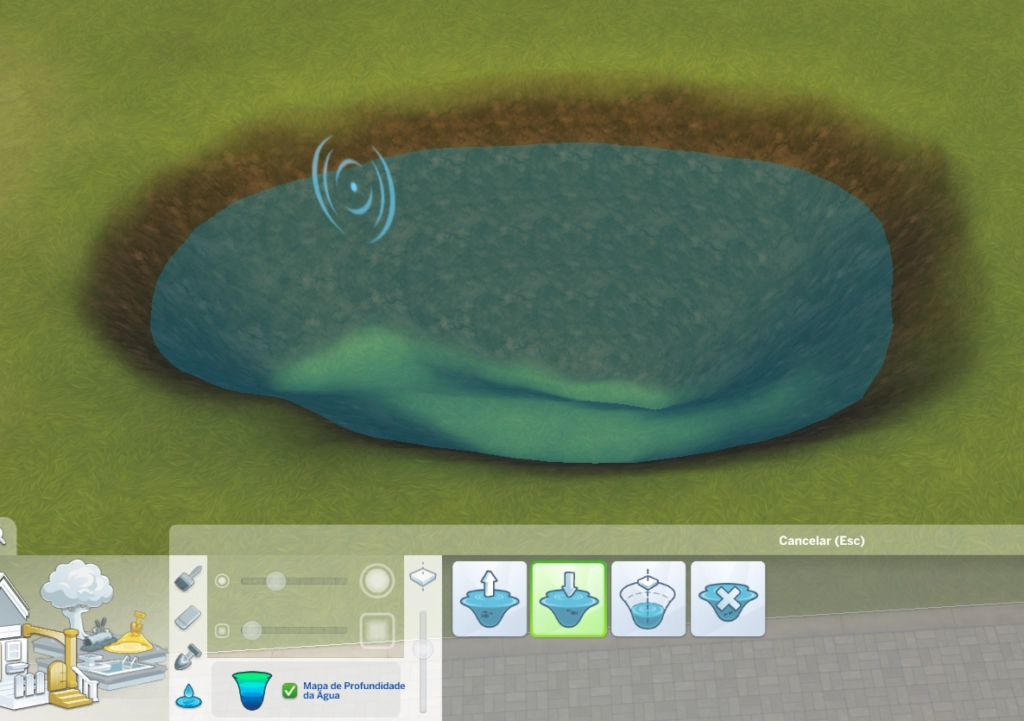Select the eraser tool tab
Screen dimensions: 1024x721
tap(188, 618)
